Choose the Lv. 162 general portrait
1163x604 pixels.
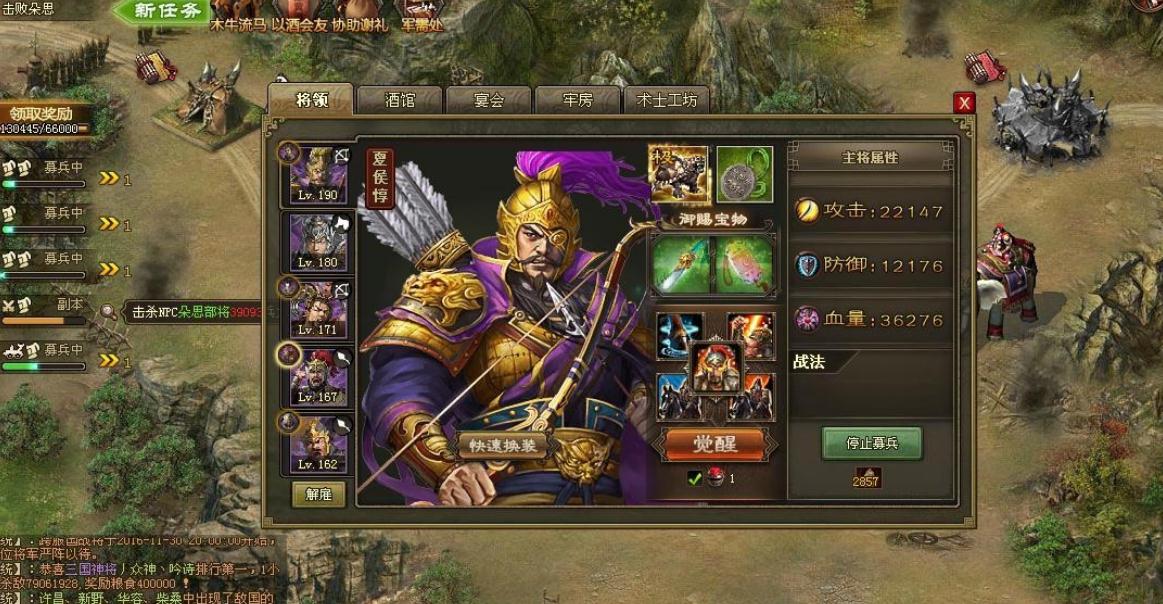coord(318,445)
